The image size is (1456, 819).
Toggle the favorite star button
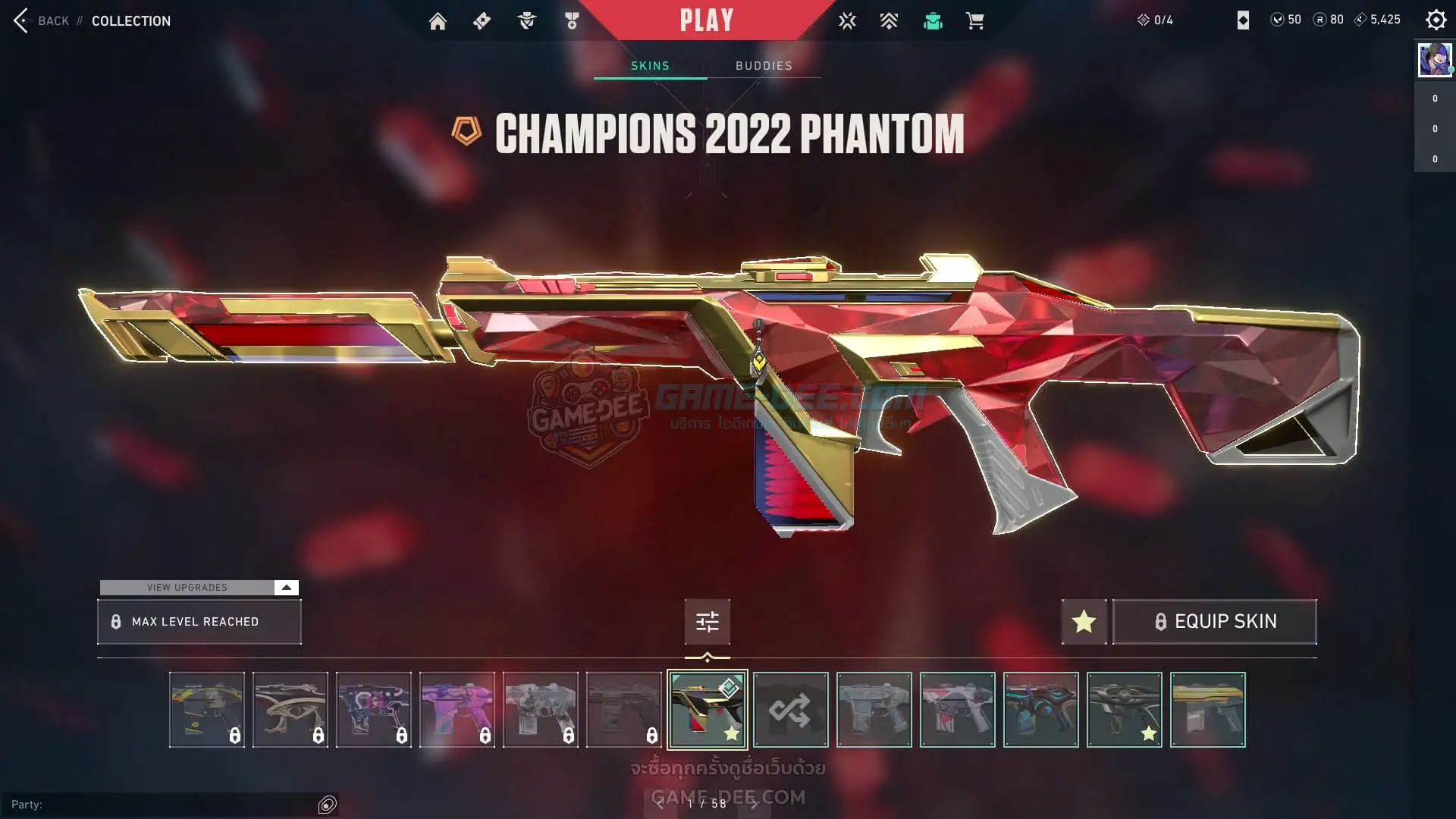[1084, 622]
